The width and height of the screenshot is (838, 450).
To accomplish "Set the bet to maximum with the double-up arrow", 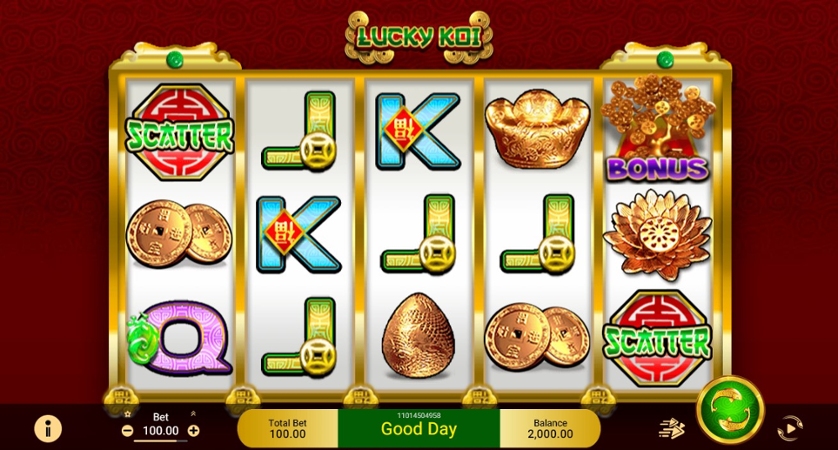I will click(x=193, y=414).
